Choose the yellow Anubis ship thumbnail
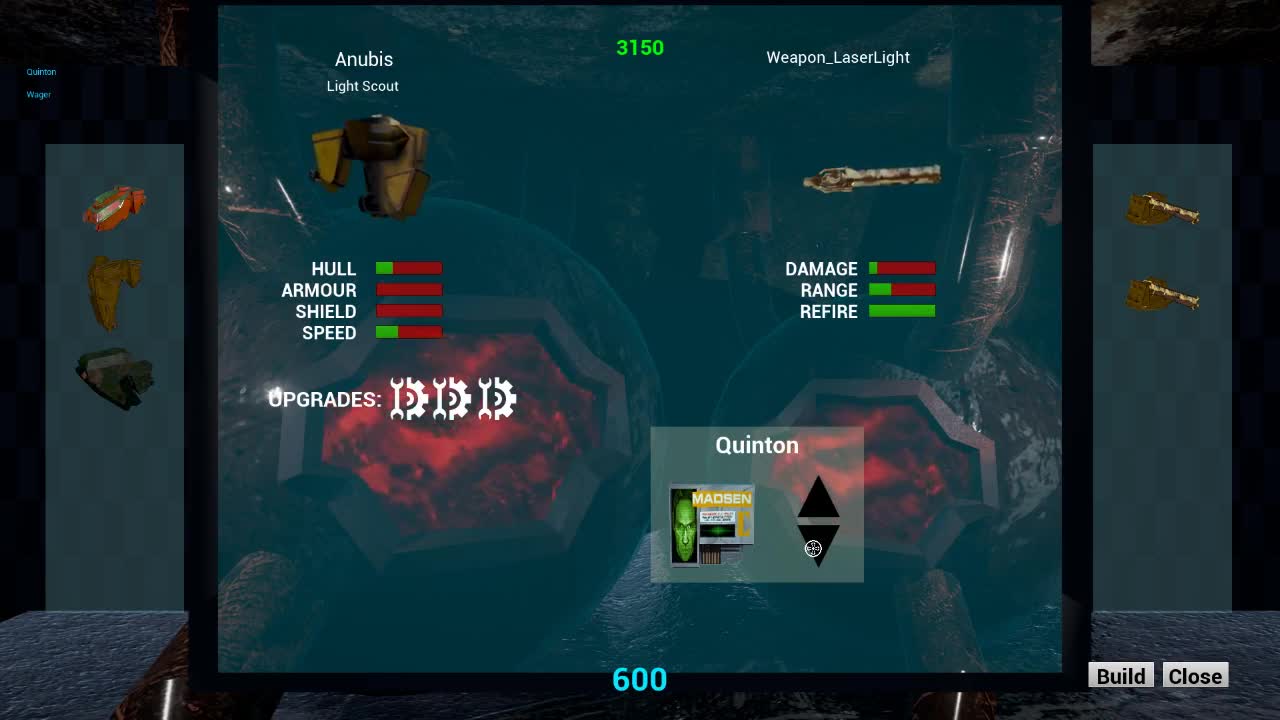This screenshot has height=720, width=1280. tap(114, 290)
